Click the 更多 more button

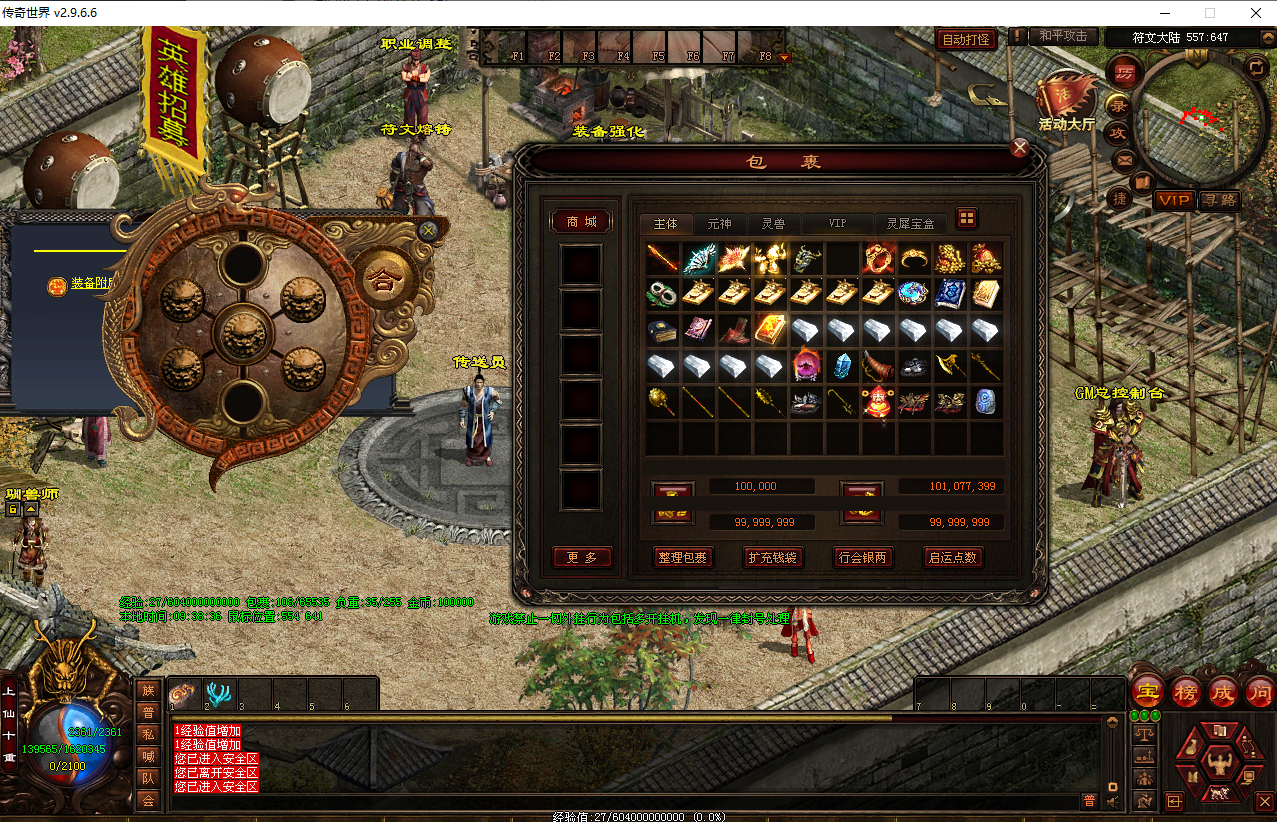tap(581, 557)
